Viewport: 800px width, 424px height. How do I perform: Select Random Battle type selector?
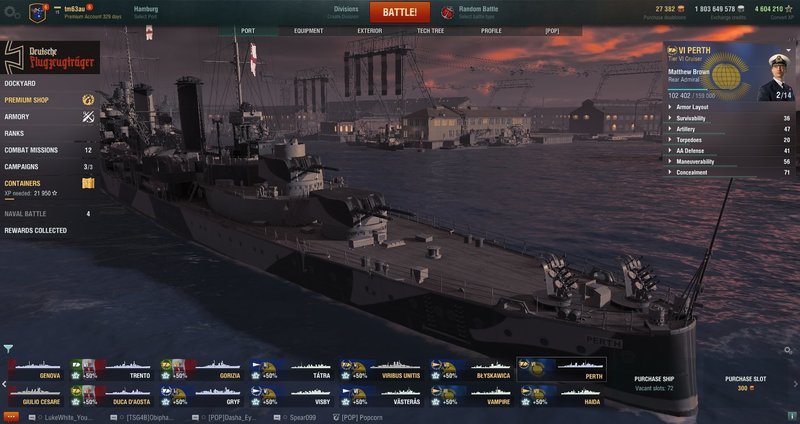tap(477, 12)
